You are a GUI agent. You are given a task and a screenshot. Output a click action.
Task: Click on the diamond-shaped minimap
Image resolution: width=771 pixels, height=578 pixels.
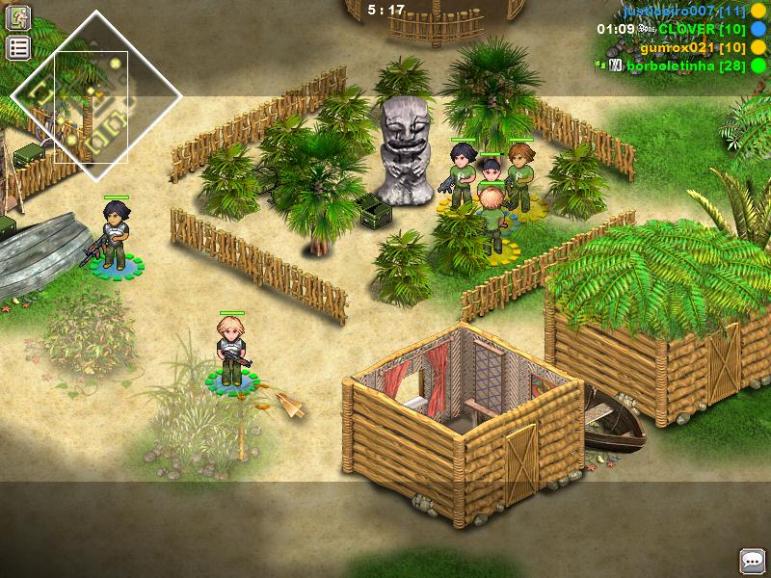[x=95, y=98]
